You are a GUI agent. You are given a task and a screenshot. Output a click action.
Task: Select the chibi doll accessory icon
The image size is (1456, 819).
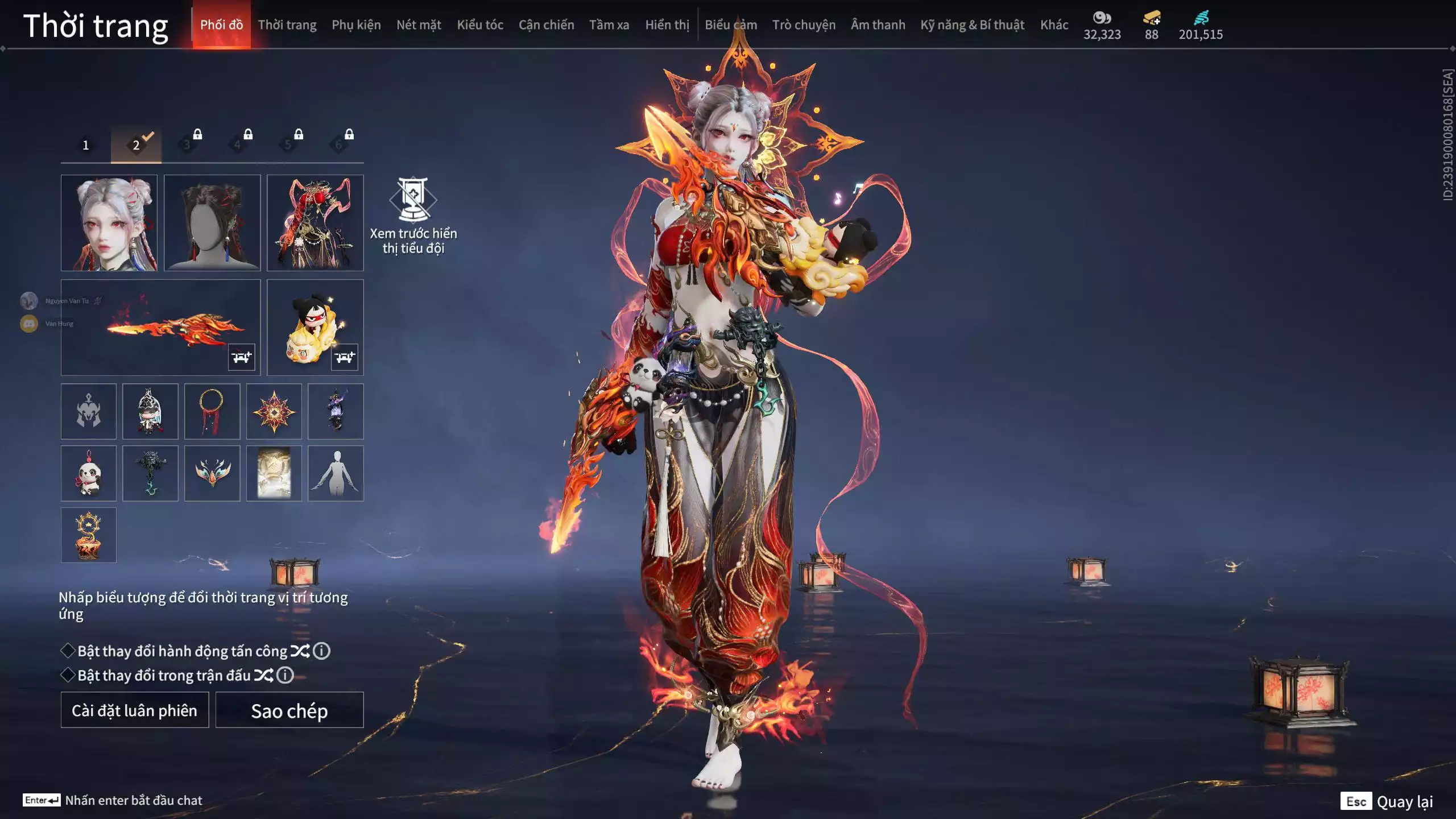pyautogui.click(x=151, y=411)
